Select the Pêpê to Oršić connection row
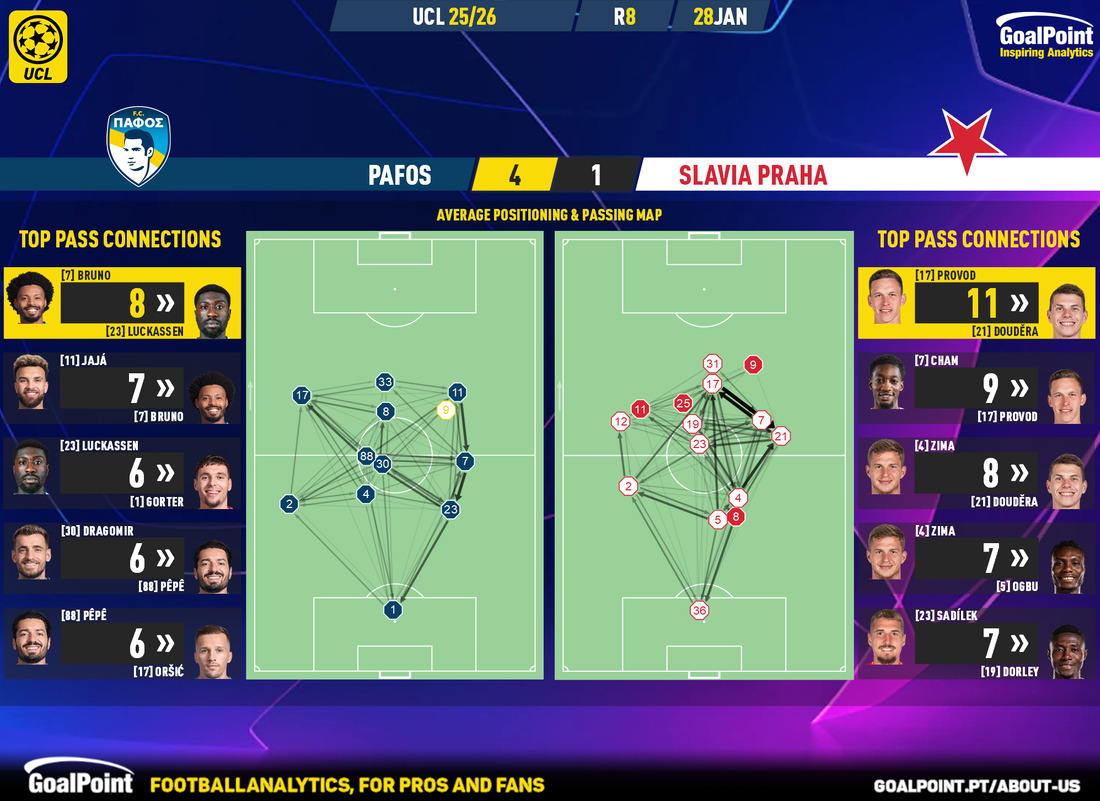Viewport: 1100px width, 801px height. click(x=121, y=644)
